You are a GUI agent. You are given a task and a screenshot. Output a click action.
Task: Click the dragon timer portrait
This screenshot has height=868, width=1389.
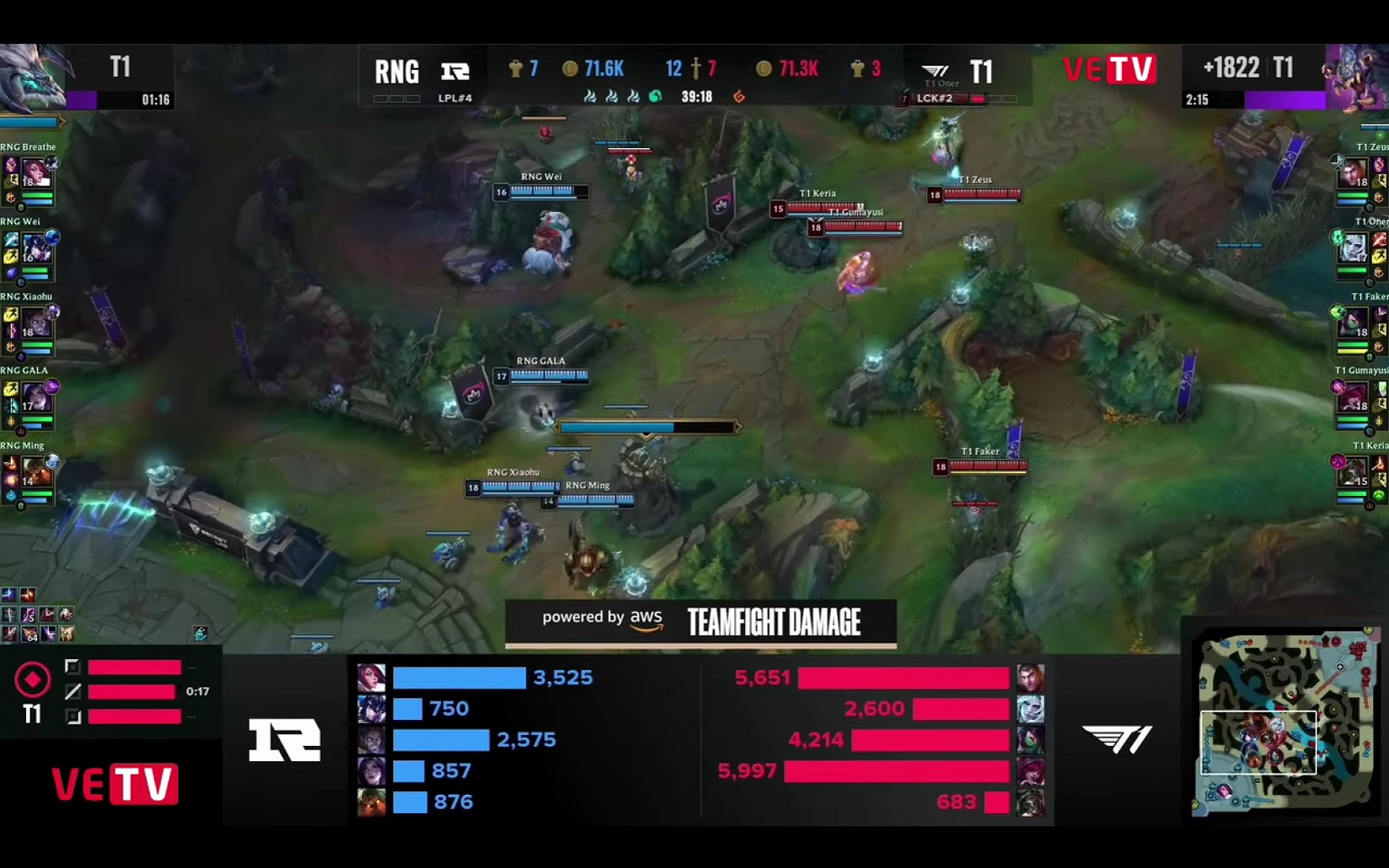click(32, 77)
